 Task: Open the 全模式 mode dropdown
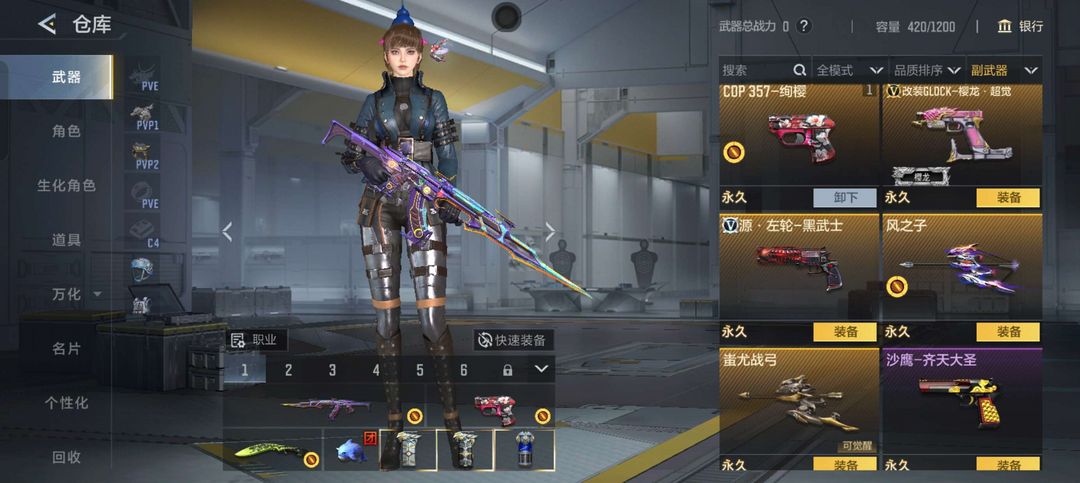849,70
